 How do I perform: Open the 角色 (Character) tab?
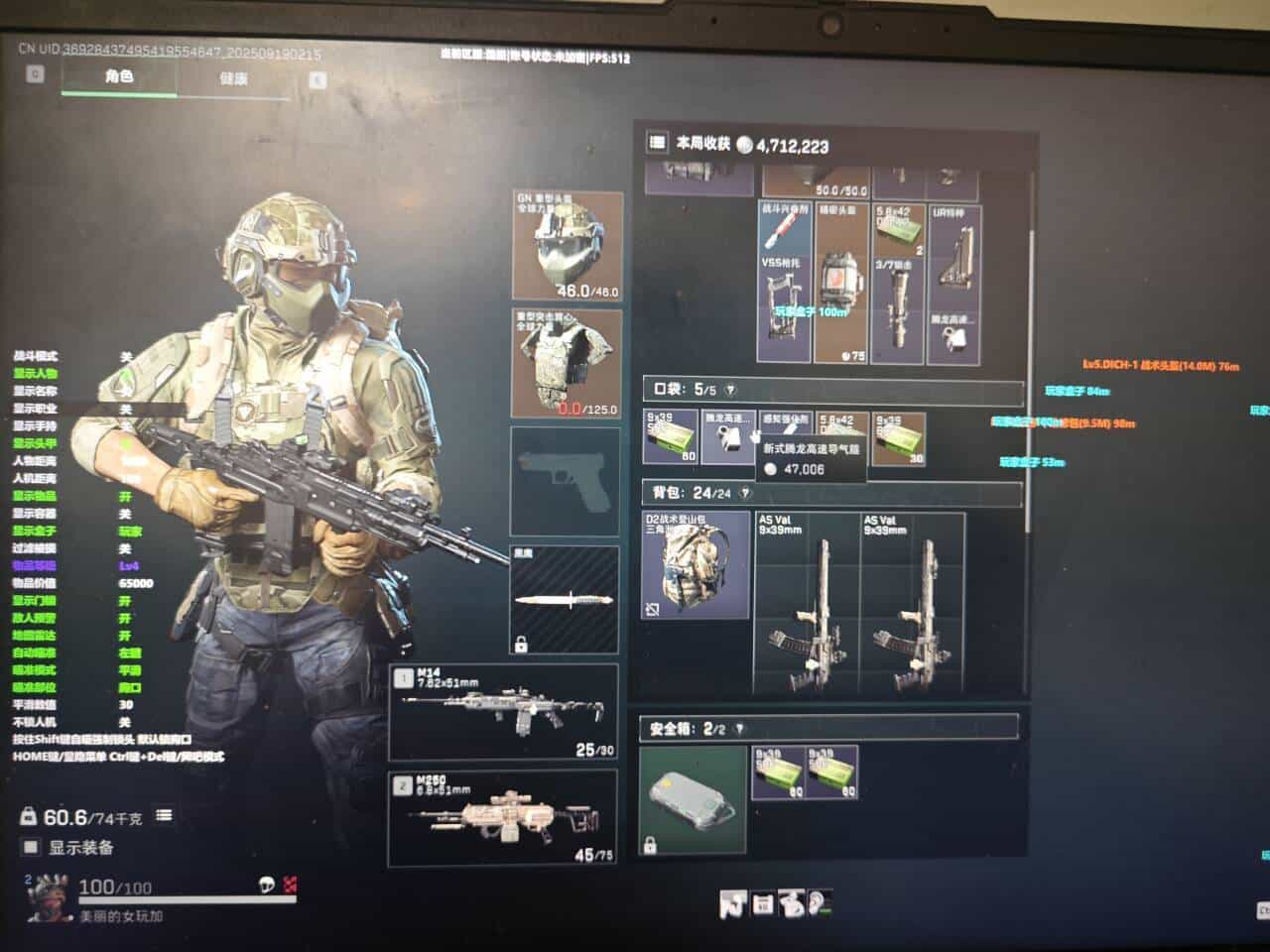119,76
